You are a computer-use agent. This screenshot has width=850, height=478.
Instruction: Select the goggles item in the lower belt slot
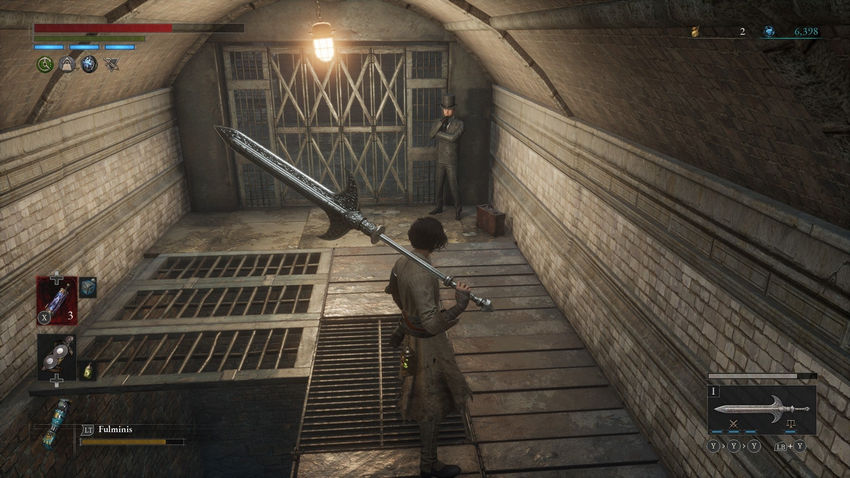(55, 355)
